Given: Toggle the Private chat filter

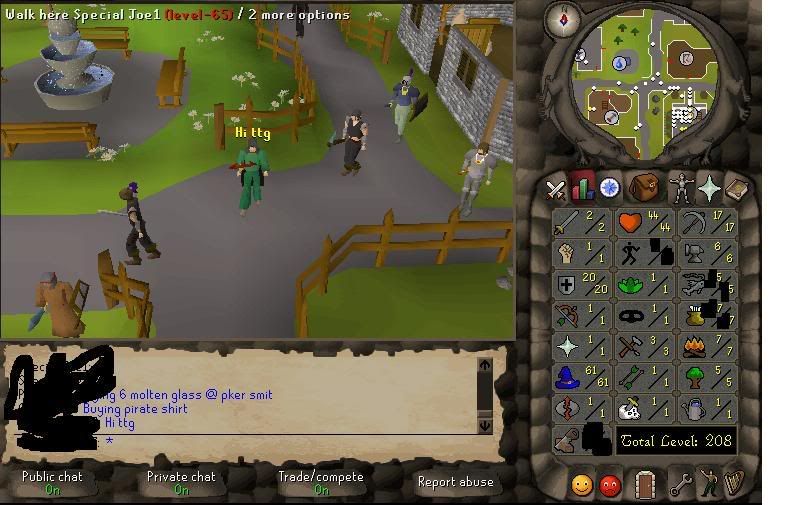Looking at the screenshot, I should (x=181, y=482).
